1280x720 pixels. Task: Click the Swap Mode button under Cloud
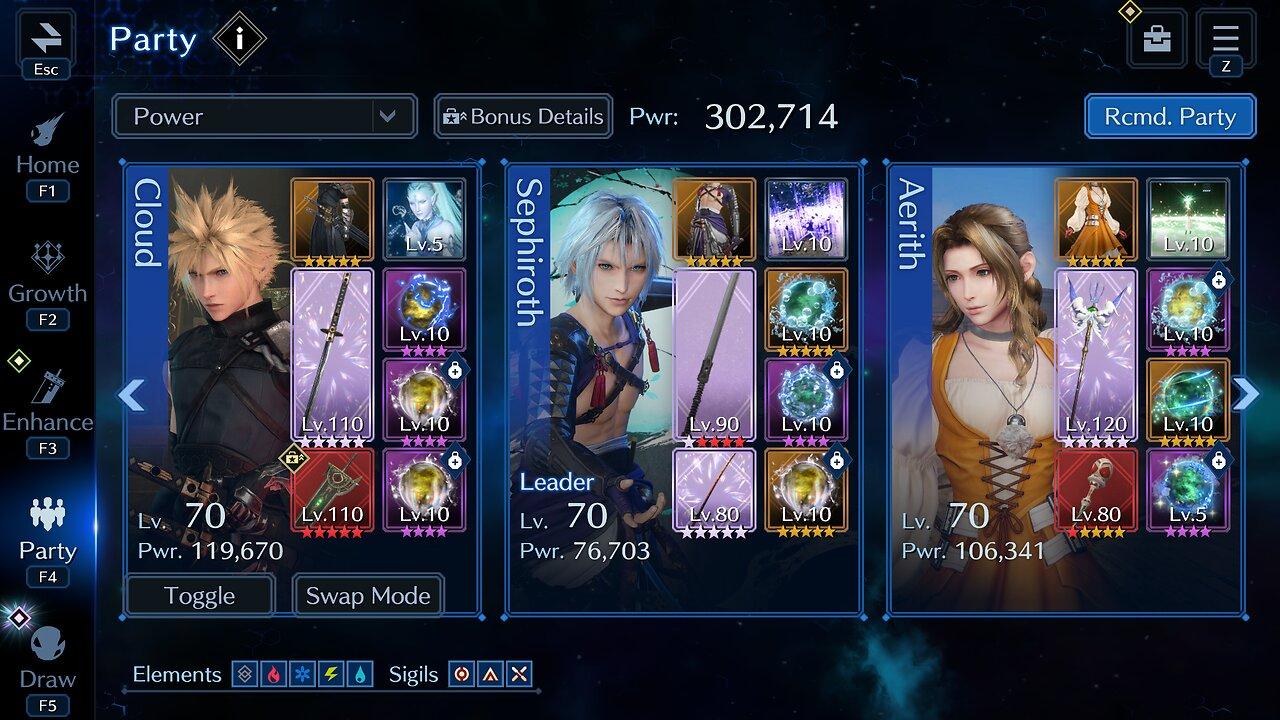point(367,595)
